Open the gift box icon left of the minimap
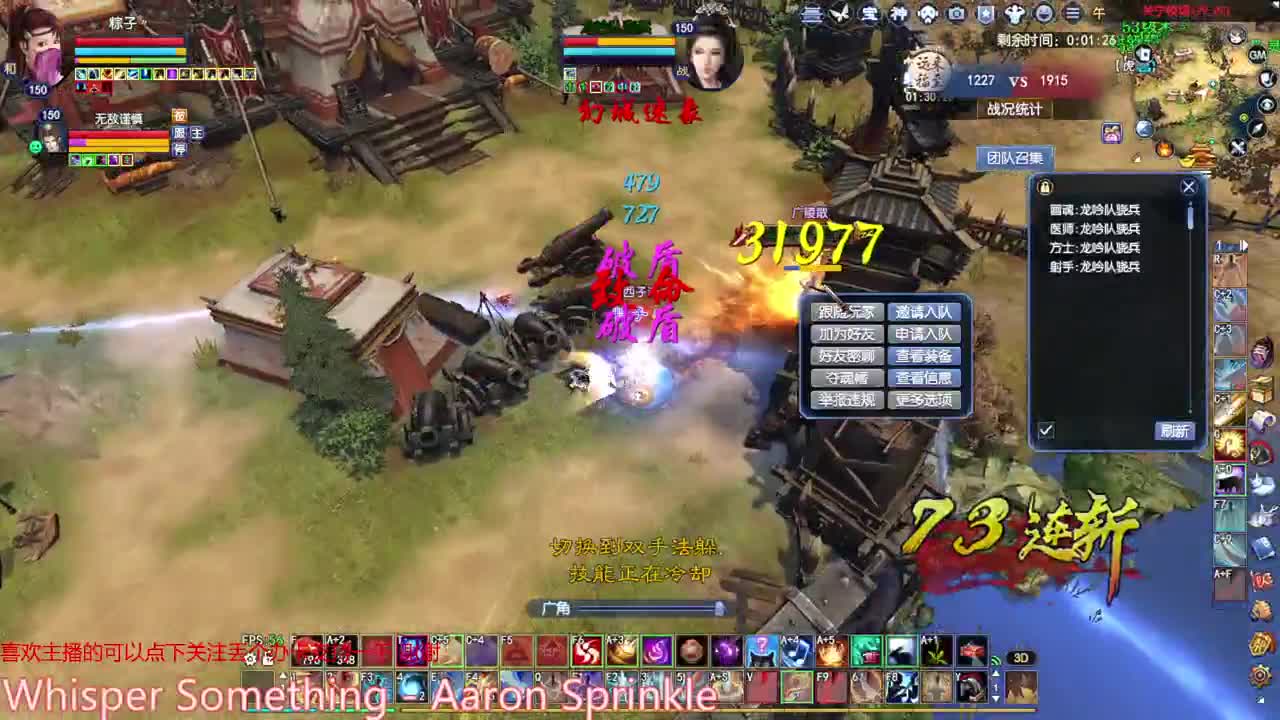This screenshot has height=720, width=1280. 1110,131
